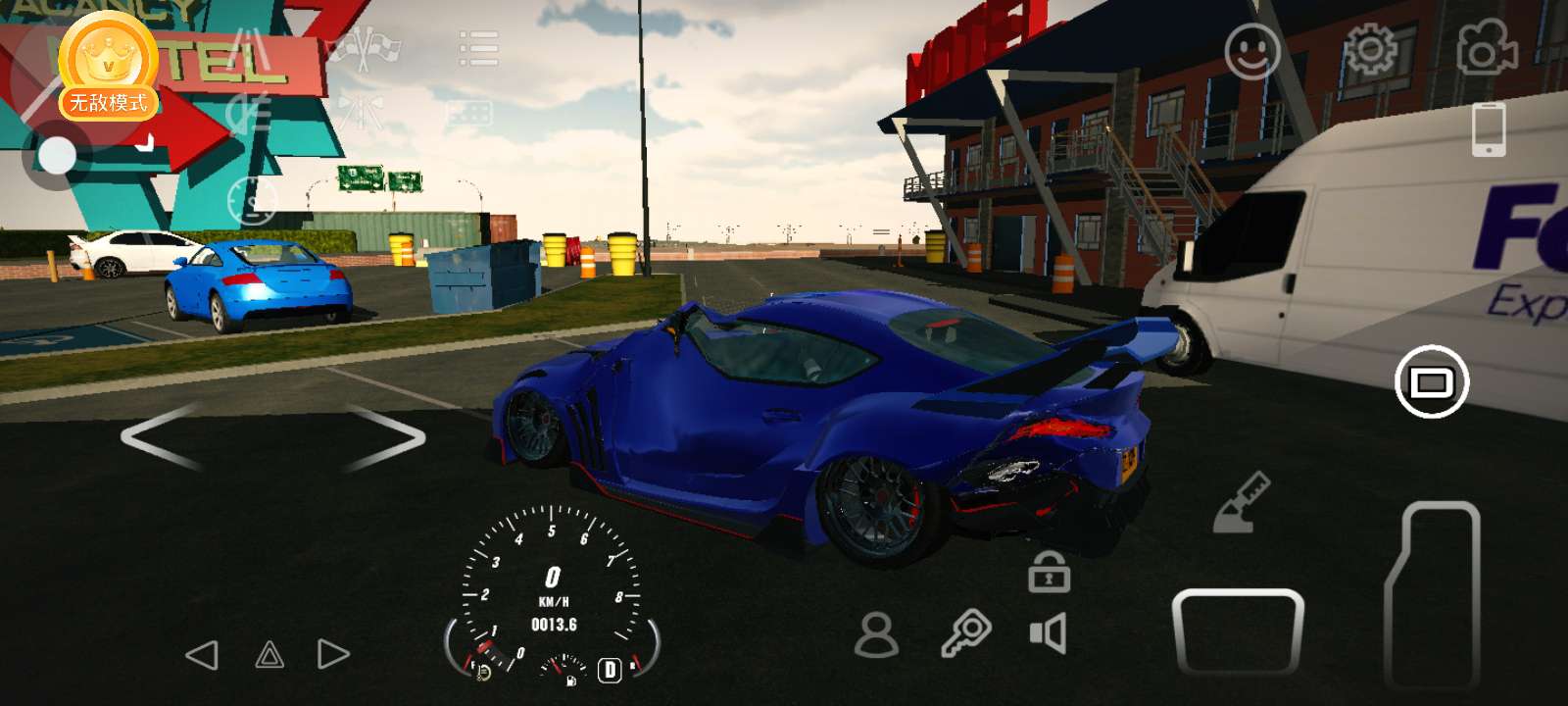The height and width of the screenshot is (706, 1568).
Task: Toggle the engine with the key icon
Action: pos(965,633)
